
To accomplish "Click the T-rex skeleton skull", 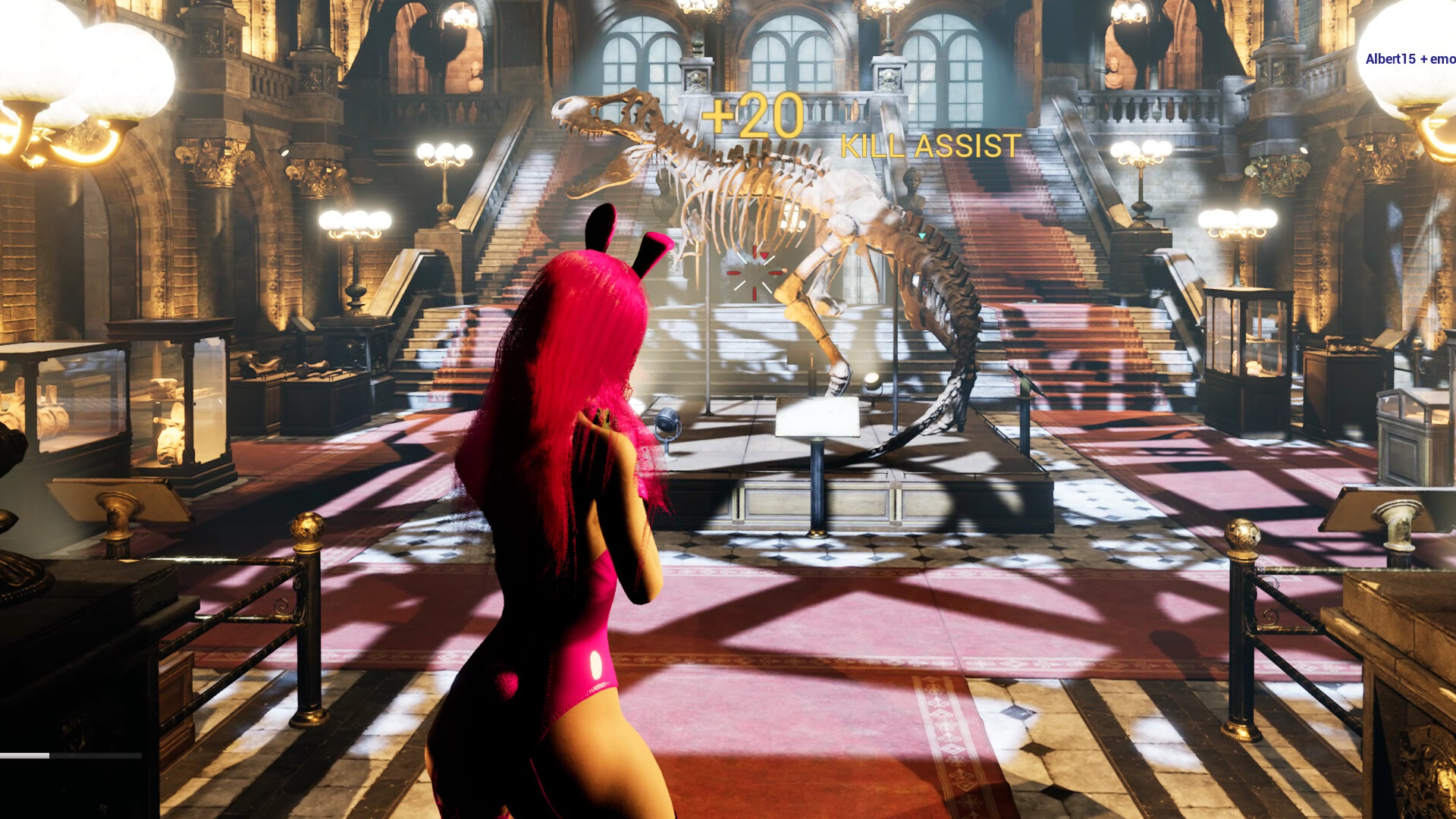I will [x=607, y=121].
